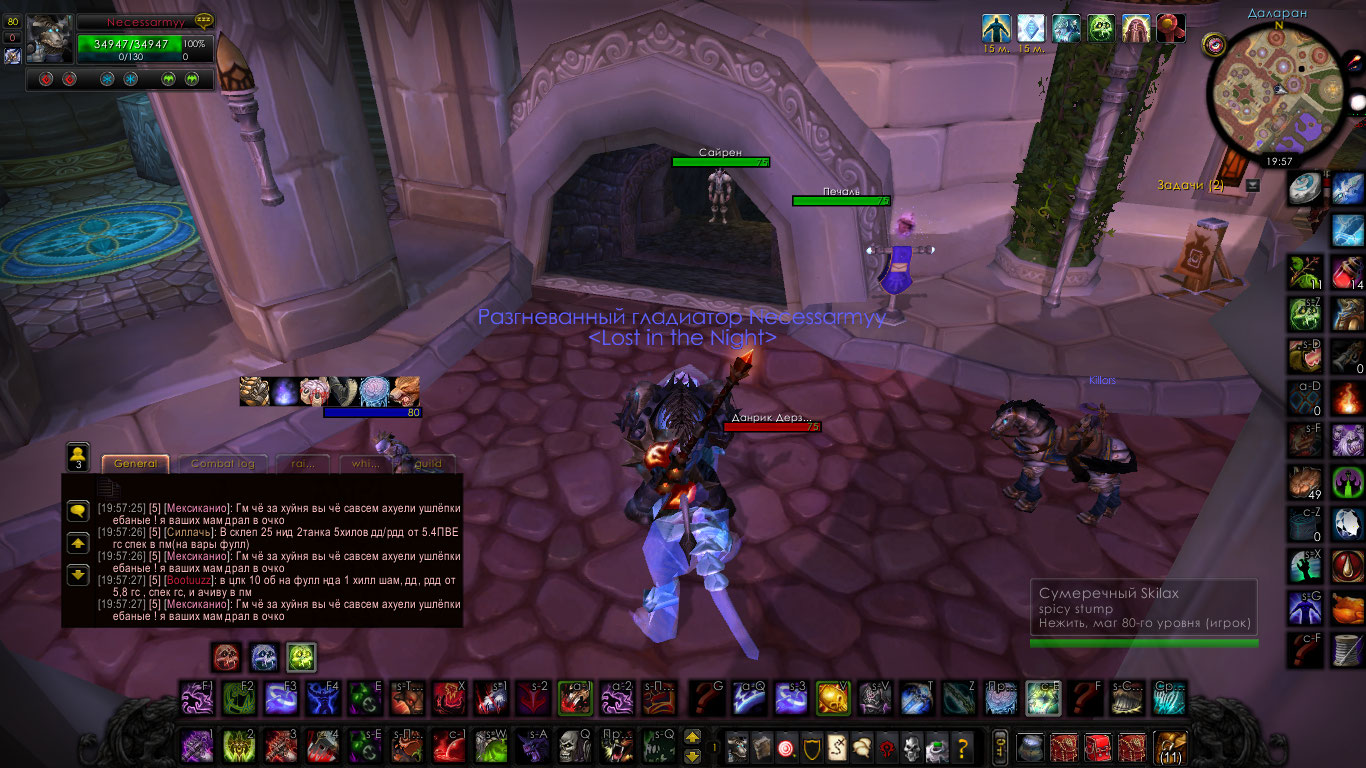Open the red target achievements button
The image size is (1366, 768).
788,747
